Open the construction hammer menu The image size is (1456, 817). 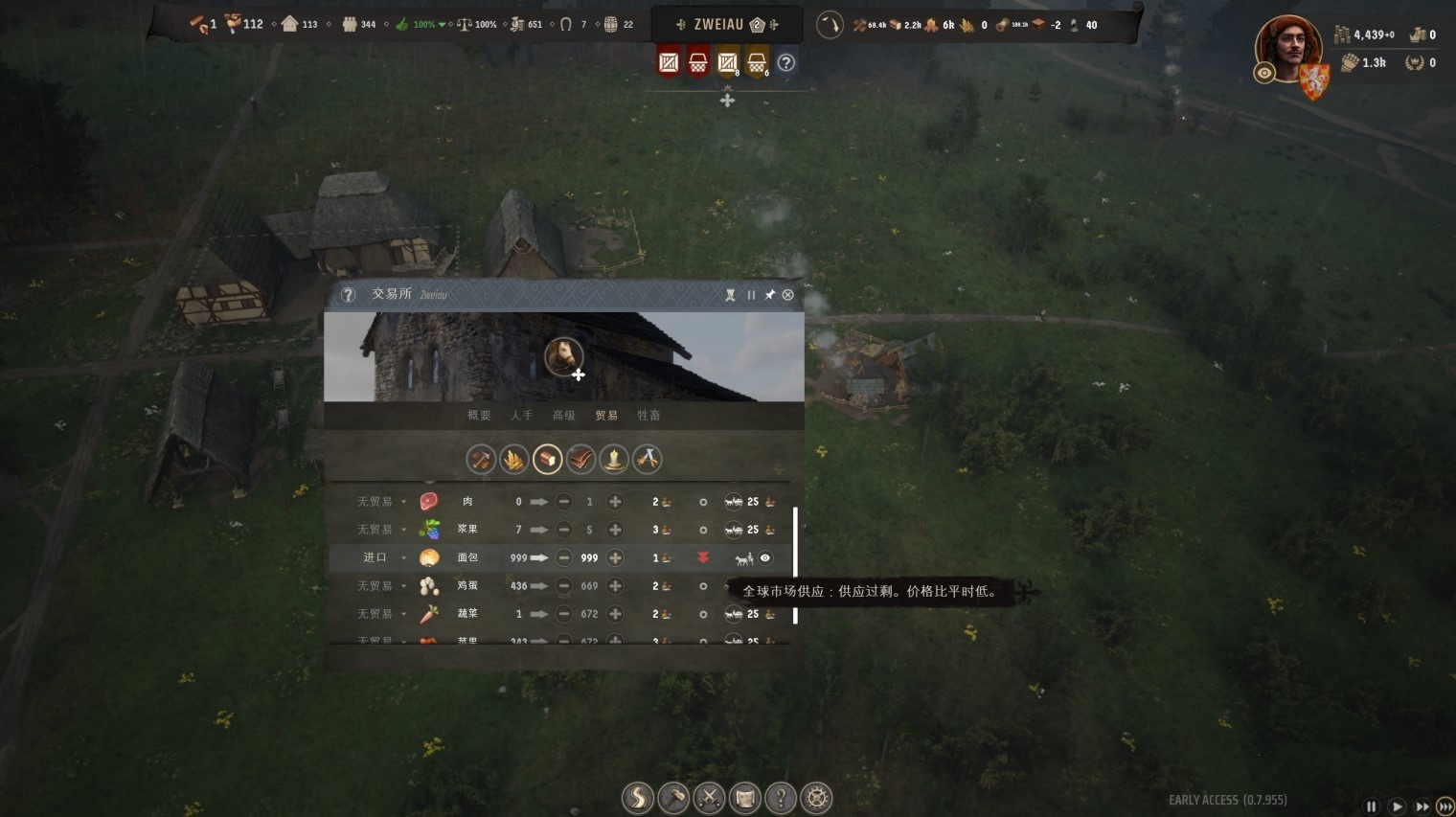coord(673,797)
